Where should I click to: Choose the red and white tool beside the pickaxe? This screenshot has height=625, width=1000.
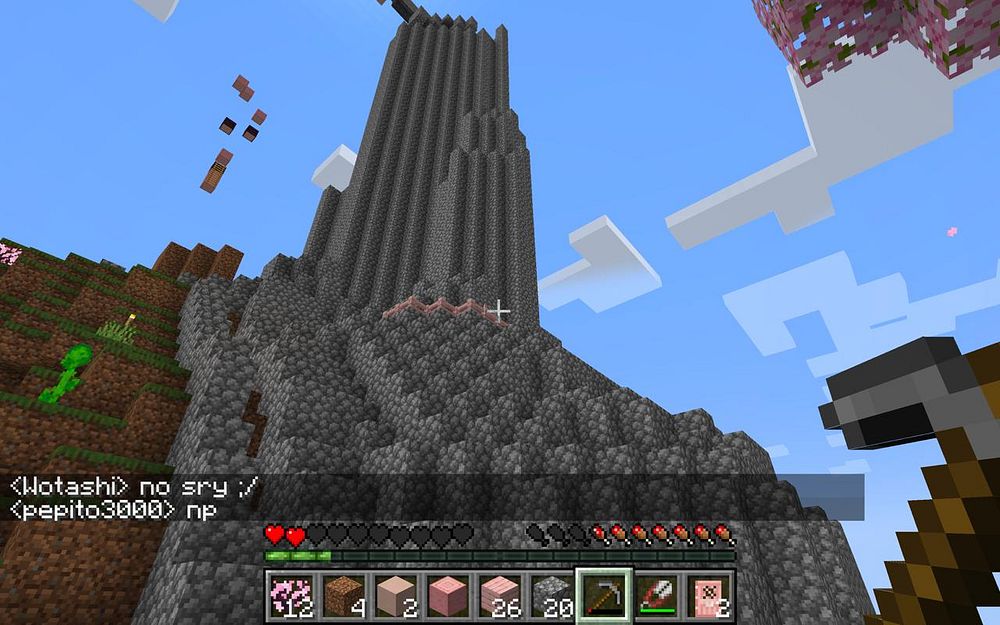pos(655,594)
